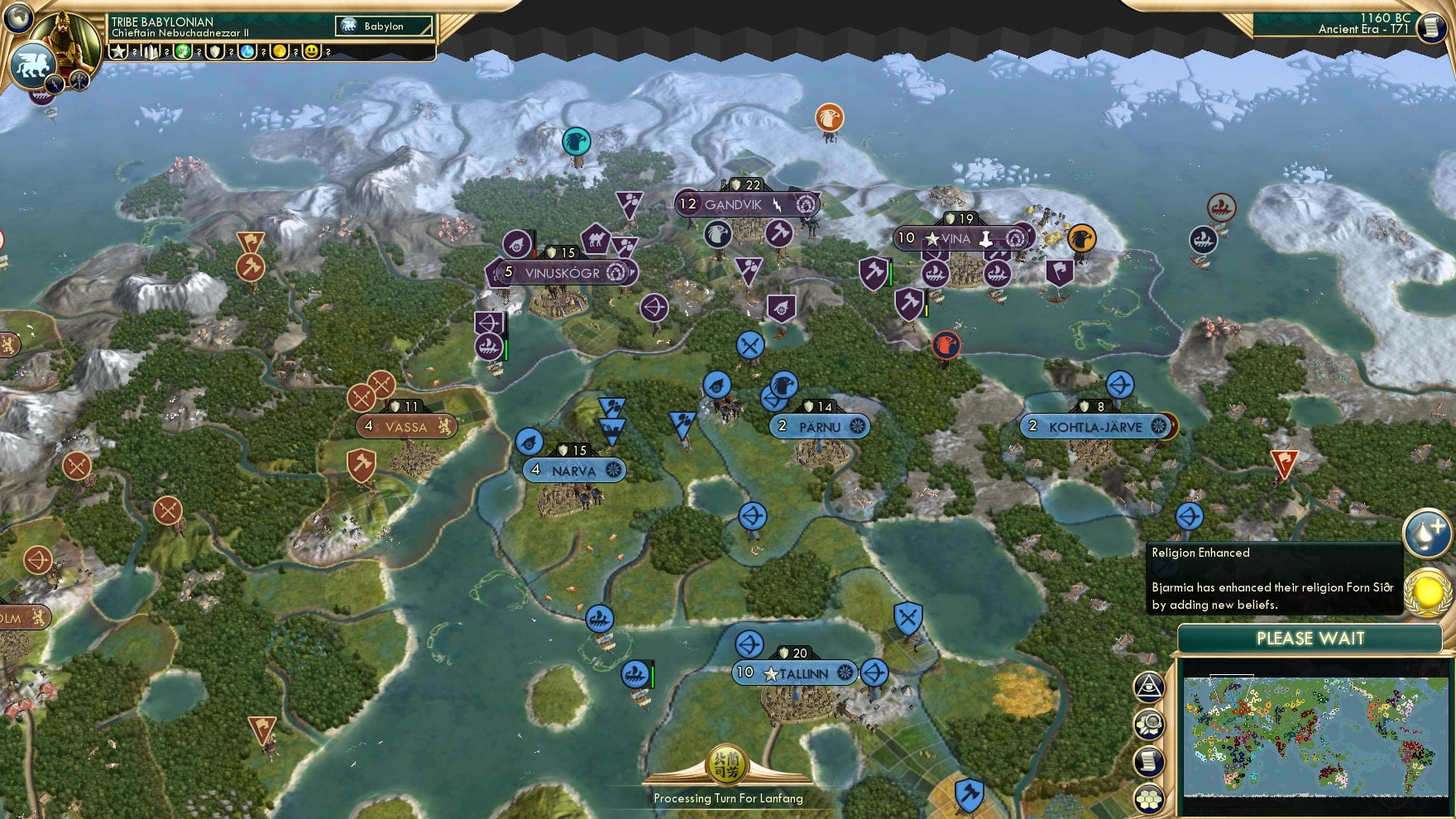Viewport: 1456px width, 819px height.
Task: Expand the Tallinn city banner
Action: point(793,674)
